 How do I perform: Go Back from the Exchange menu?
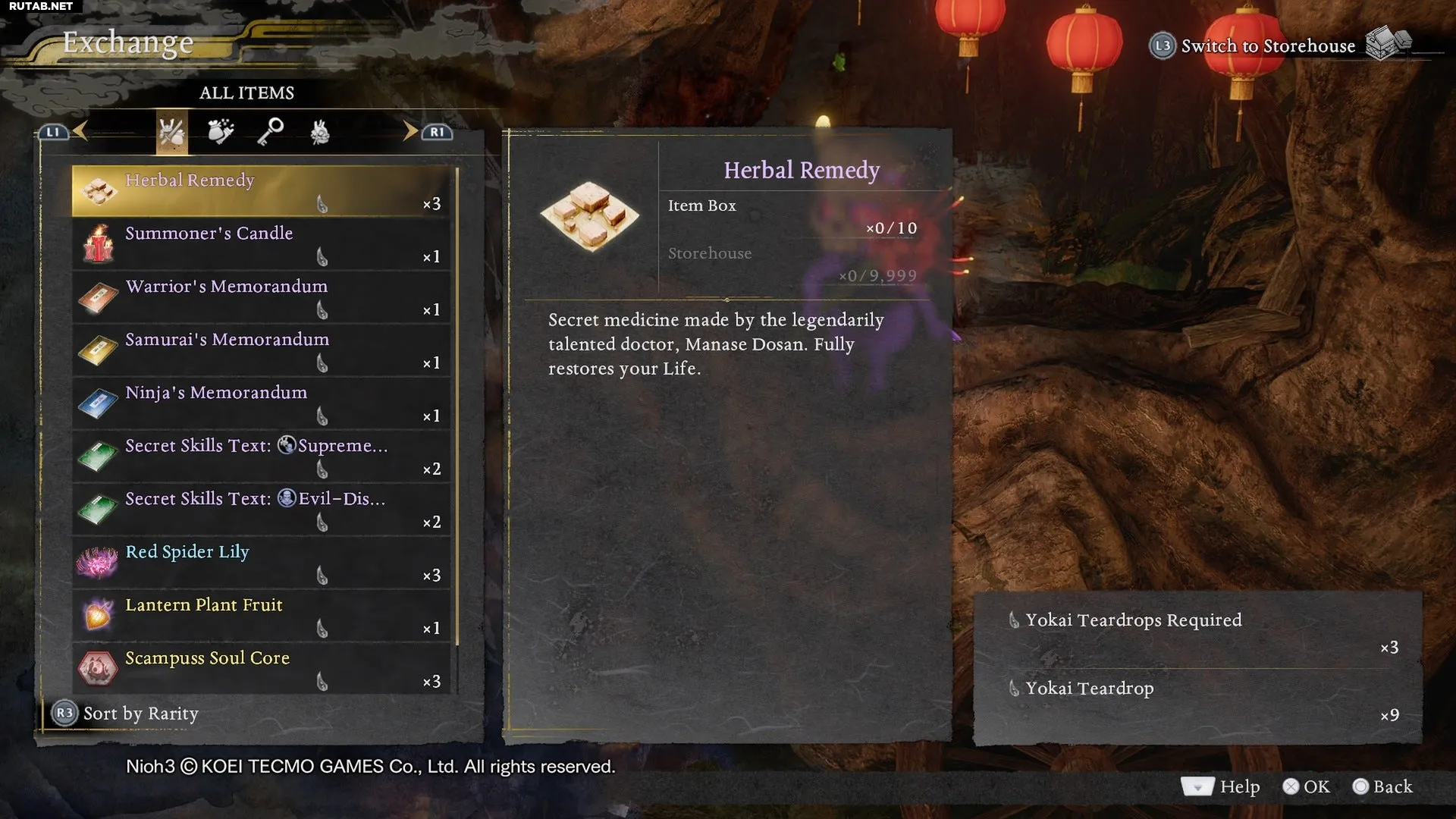(1382, 787)
